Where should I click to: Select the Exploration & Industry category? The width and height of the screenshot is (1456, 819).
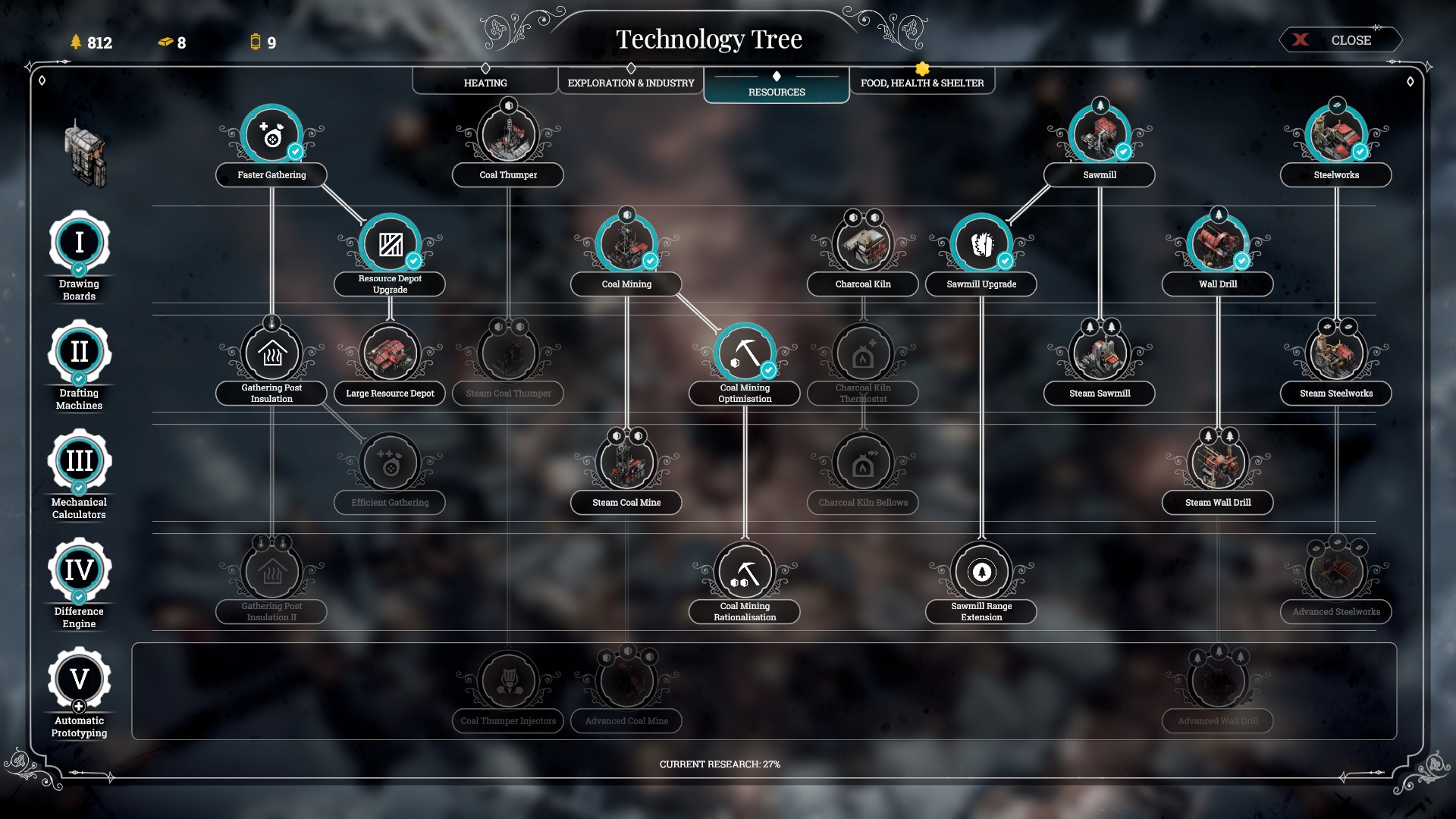pyautogui.click(x=629, y=82)
